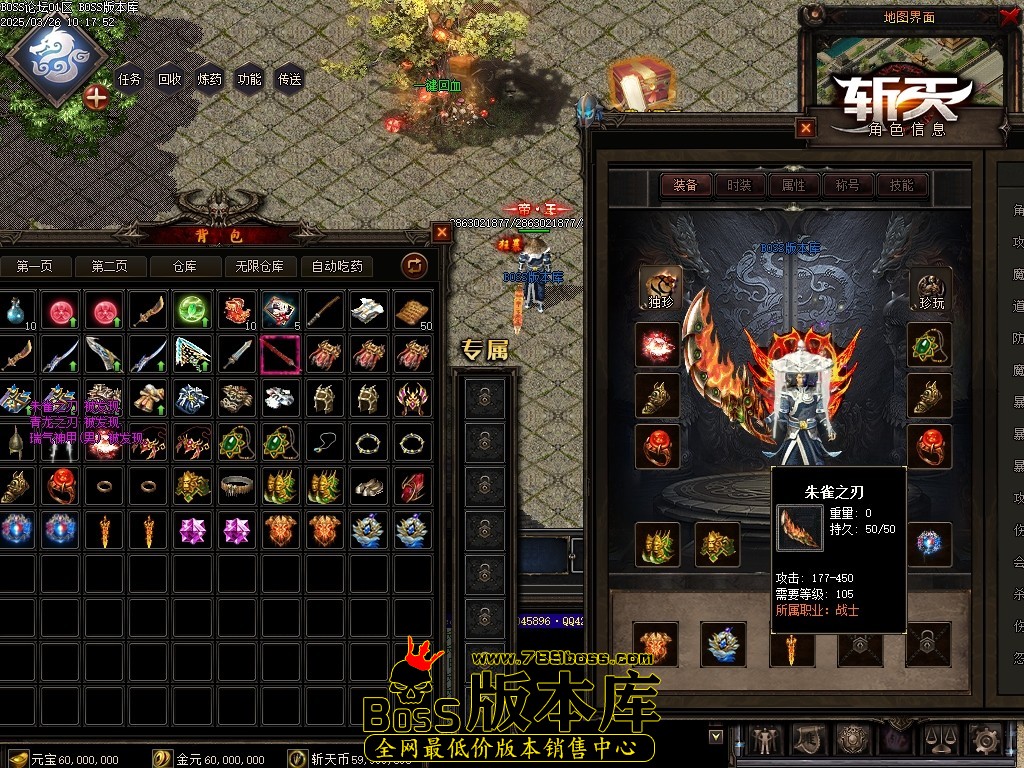Open the 无限仓库 unlimited storage tab

[x=260, y=266]
